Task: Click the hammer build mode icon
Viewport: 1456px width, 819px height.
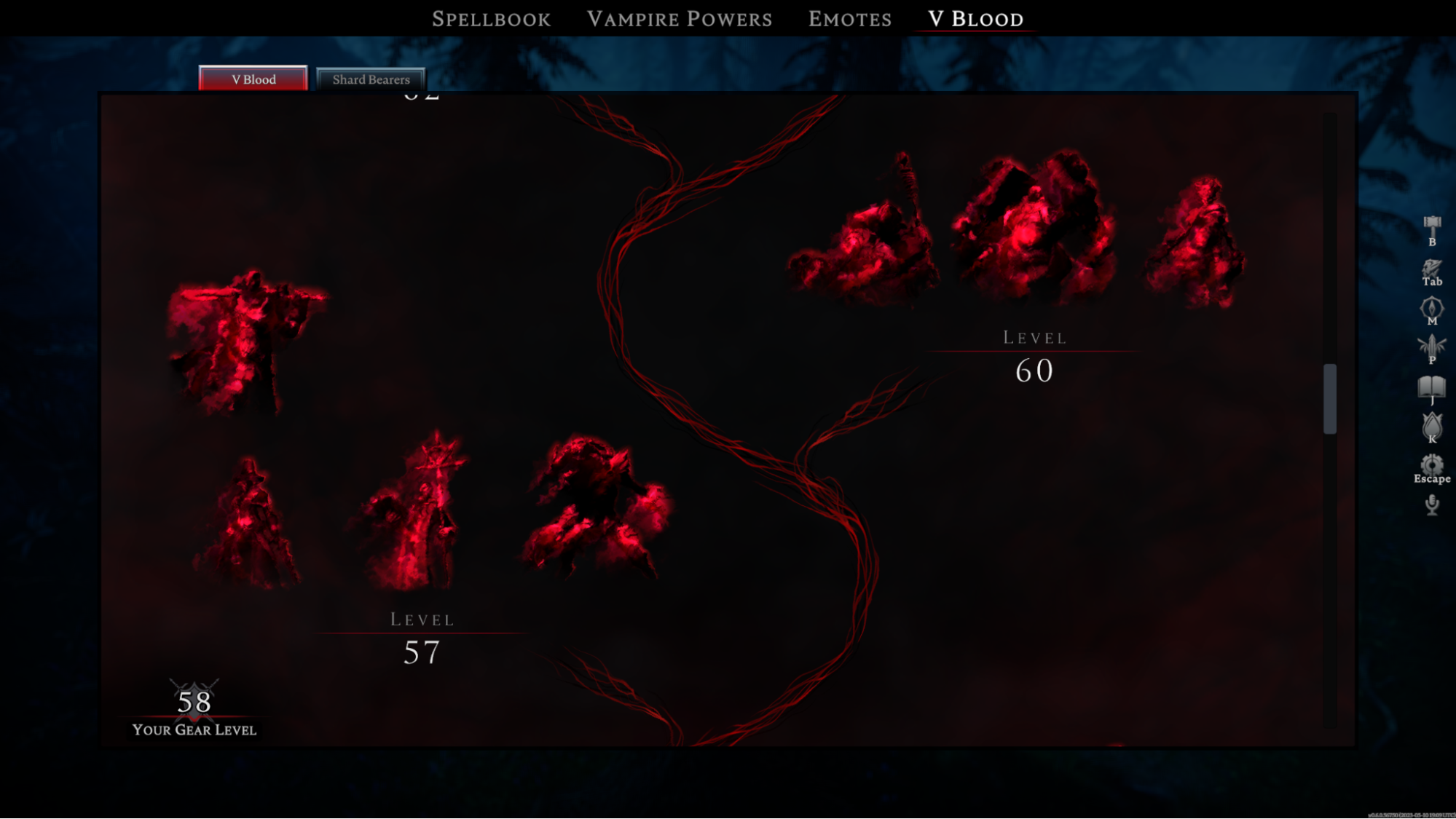Action: pyautogui.click(x=1431, y=229)
